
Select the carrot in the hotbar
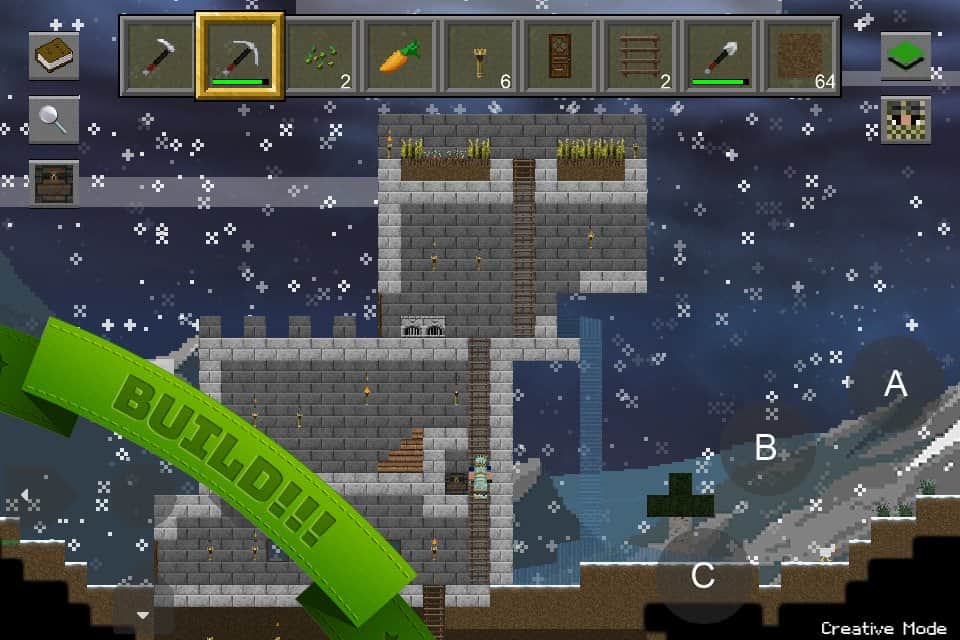400,56
